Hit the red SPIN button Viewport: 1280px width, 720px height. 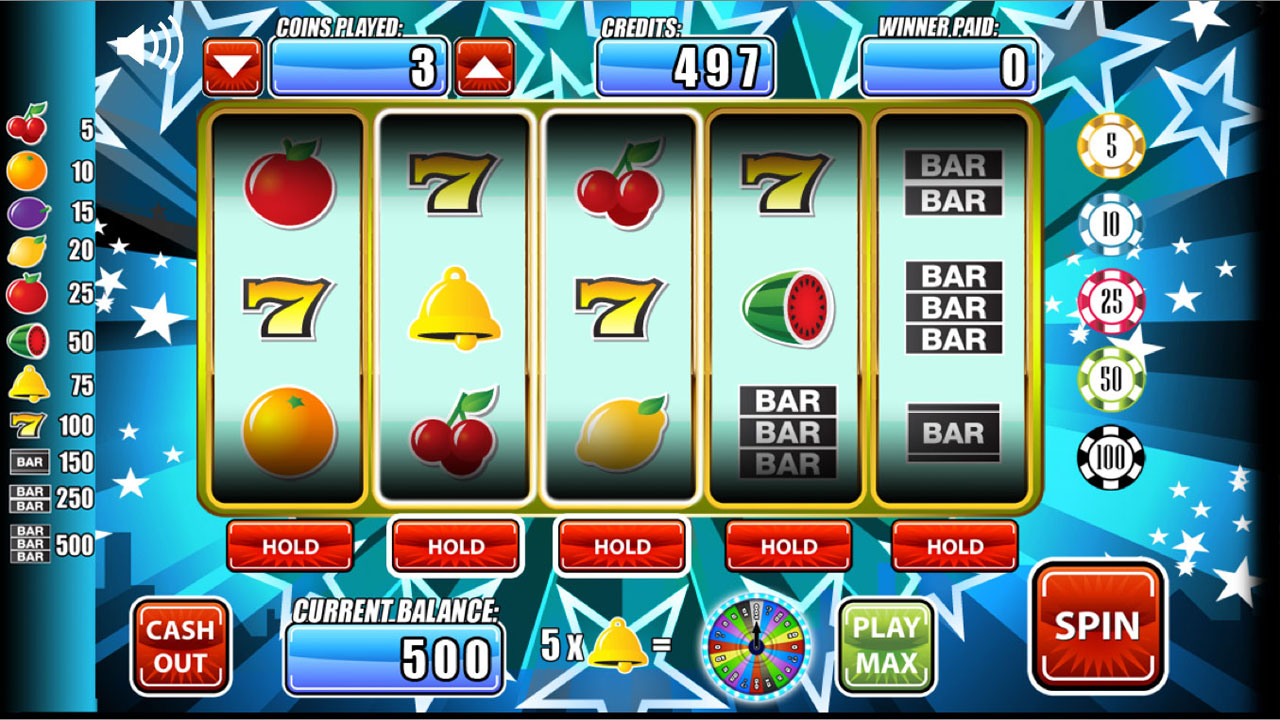coord(1097,626)
